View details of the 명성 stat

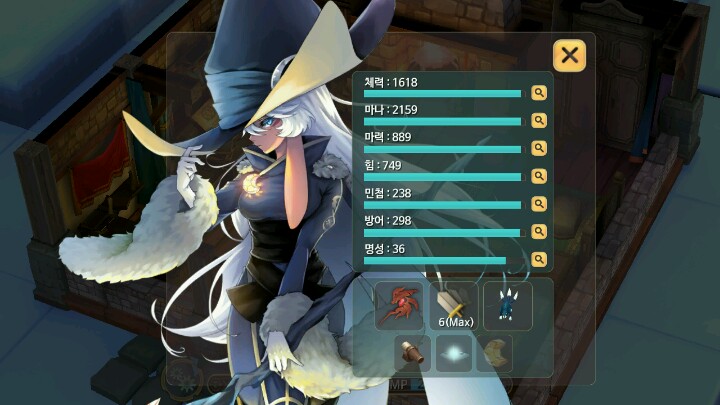pyautogui.click(x=539, y=259)
